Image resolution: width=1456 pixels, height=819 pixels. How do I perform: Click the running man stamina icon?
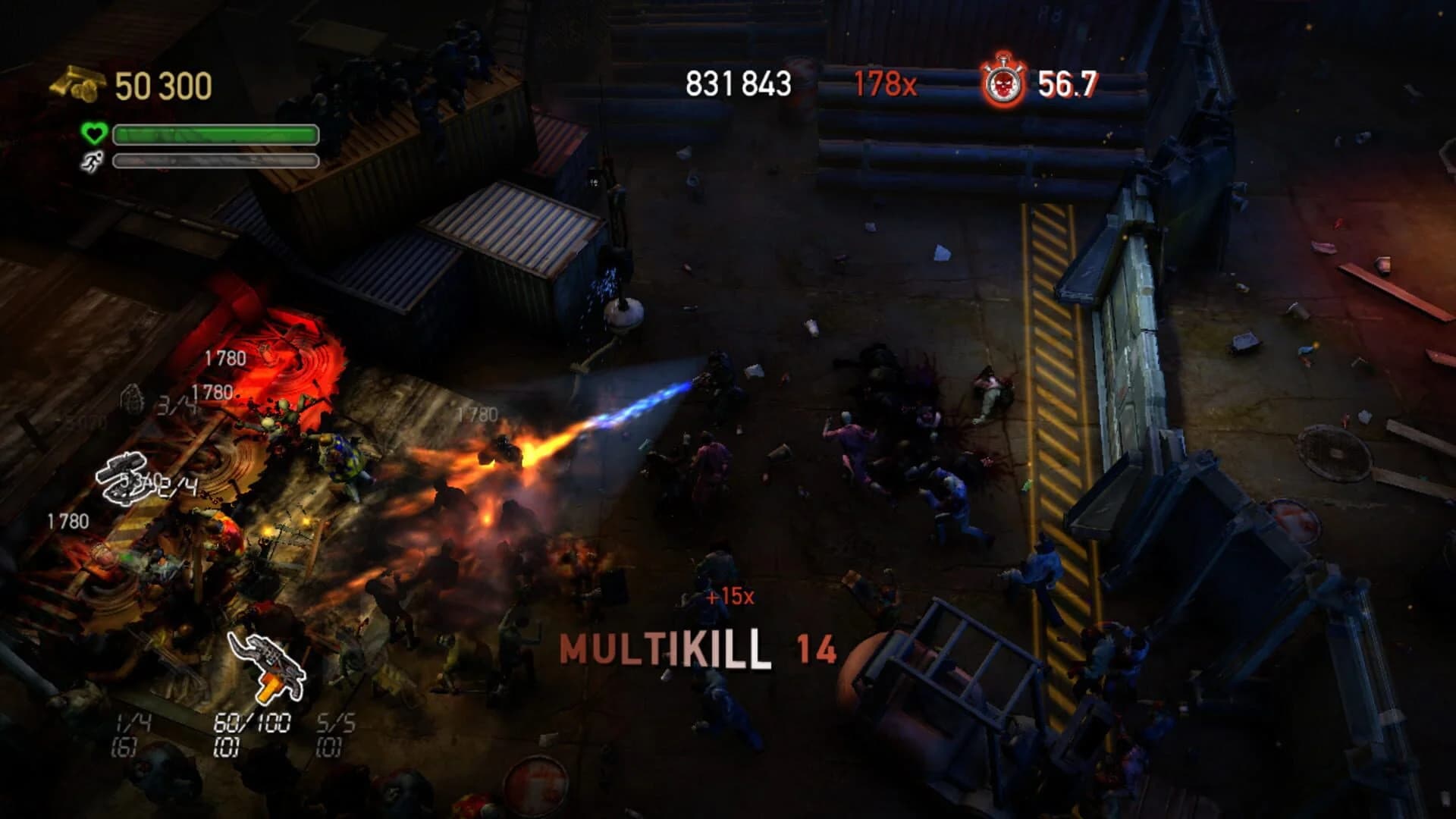91,161
